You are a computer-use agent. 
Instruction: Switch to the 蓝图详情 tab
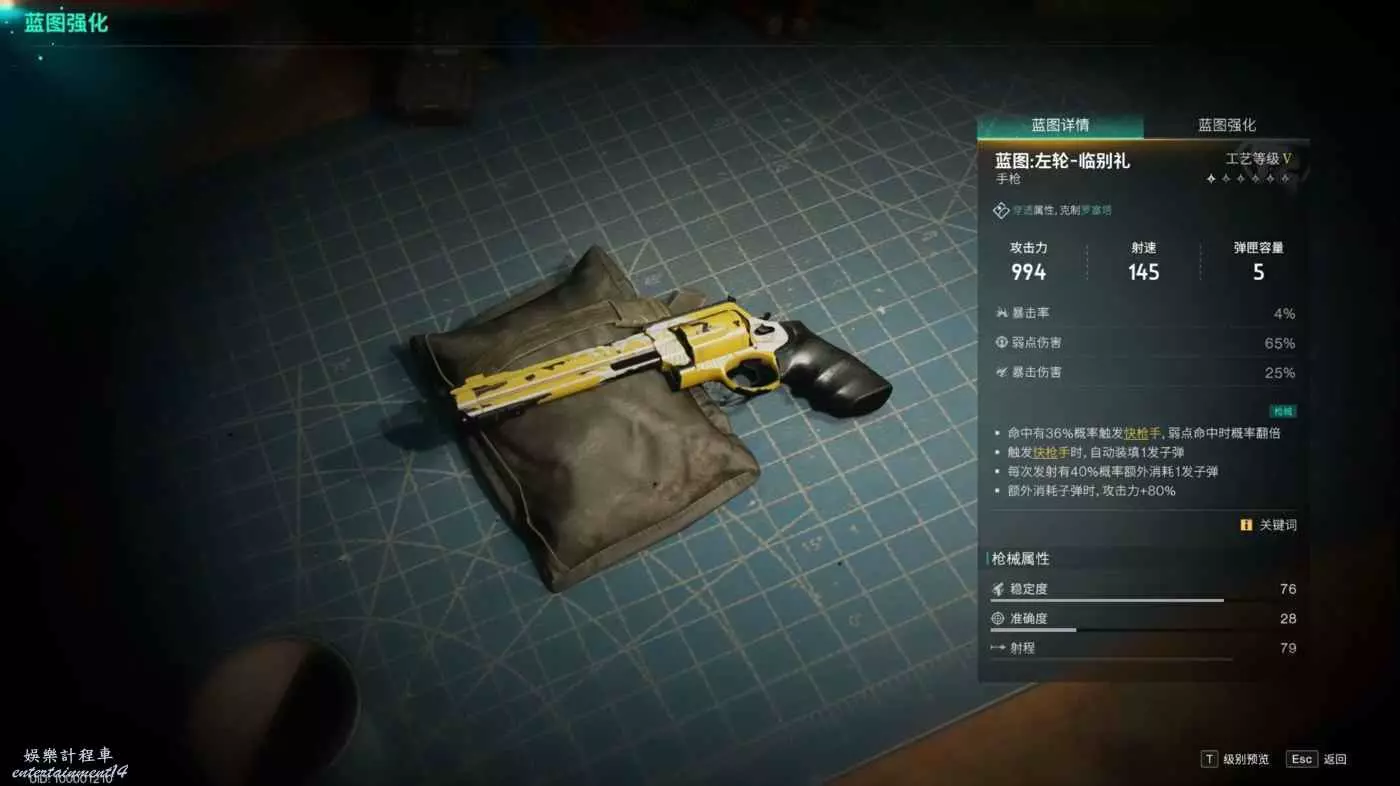pyautogui.click(x=1060, y=125)
